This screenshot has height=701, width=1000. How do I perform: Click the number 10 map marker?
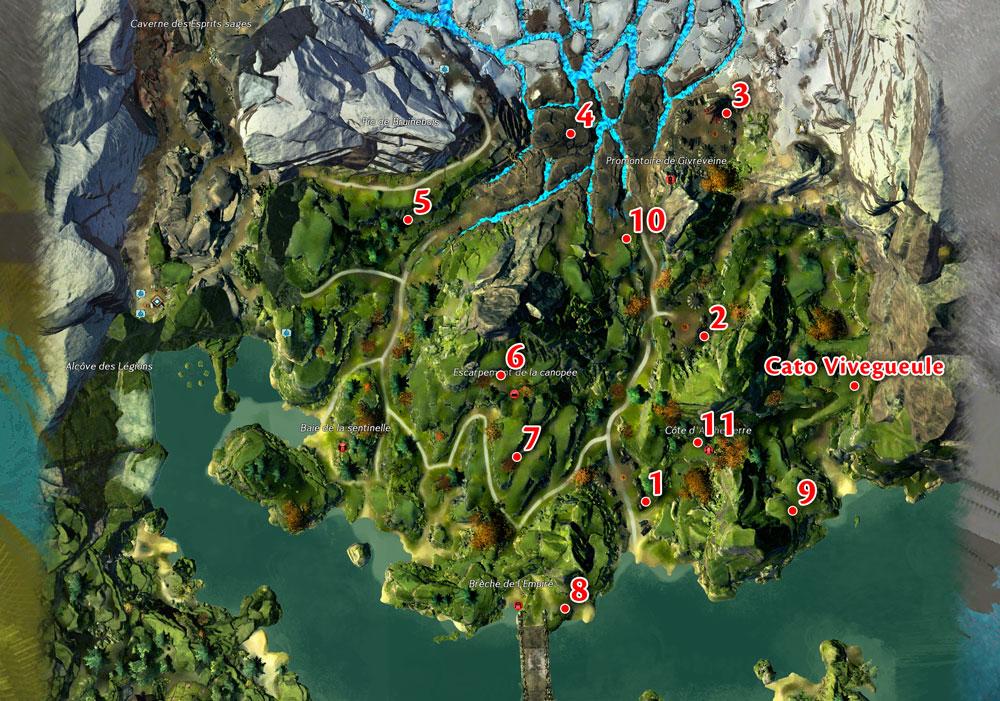(626, 238)
